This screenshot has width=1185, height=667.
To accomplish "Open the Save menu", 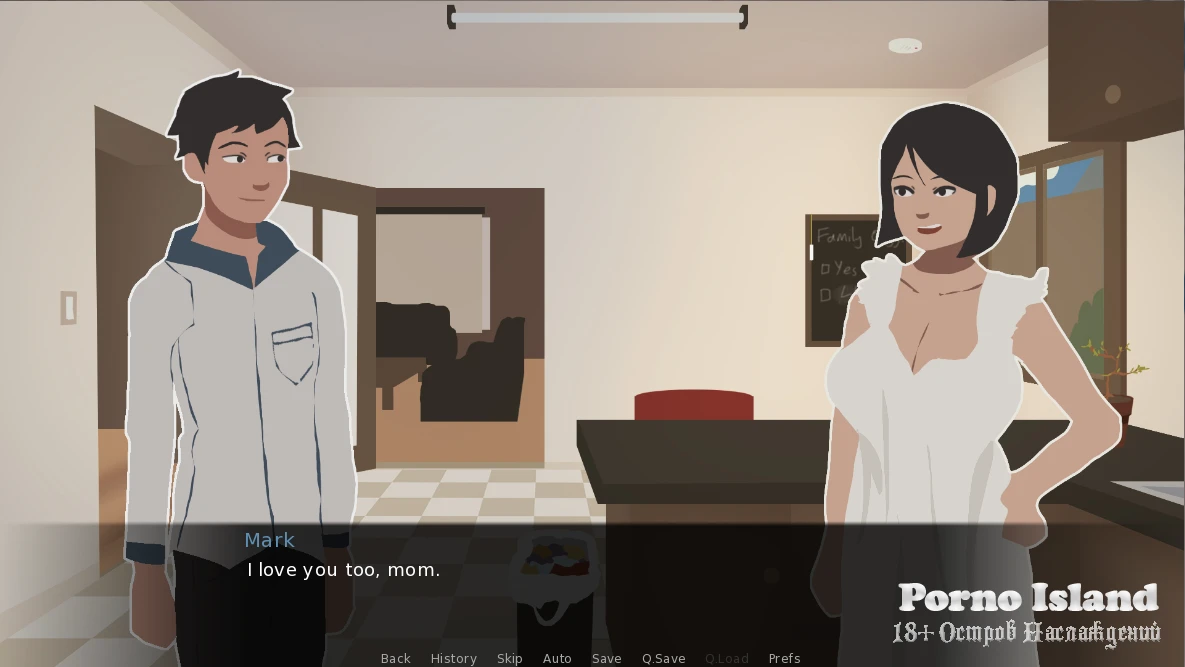I will (x=606, y=658).
